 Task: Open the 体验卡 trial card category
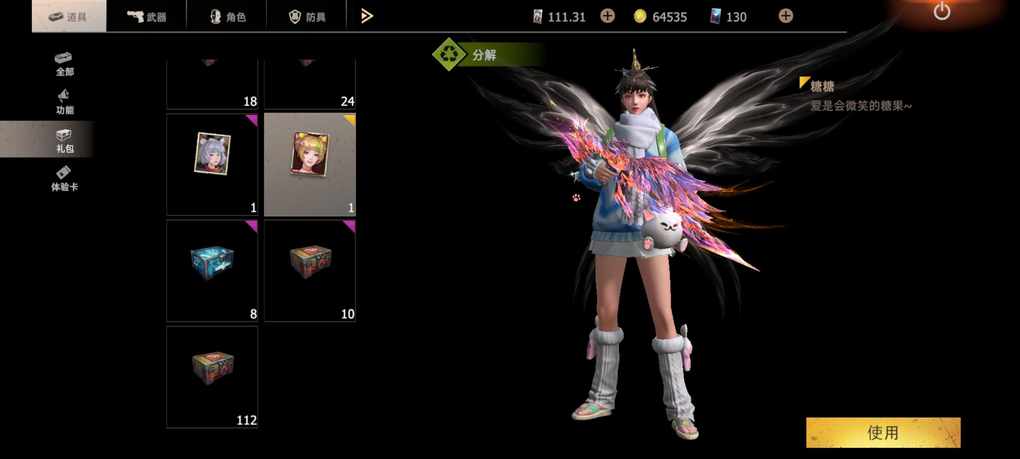64,179
